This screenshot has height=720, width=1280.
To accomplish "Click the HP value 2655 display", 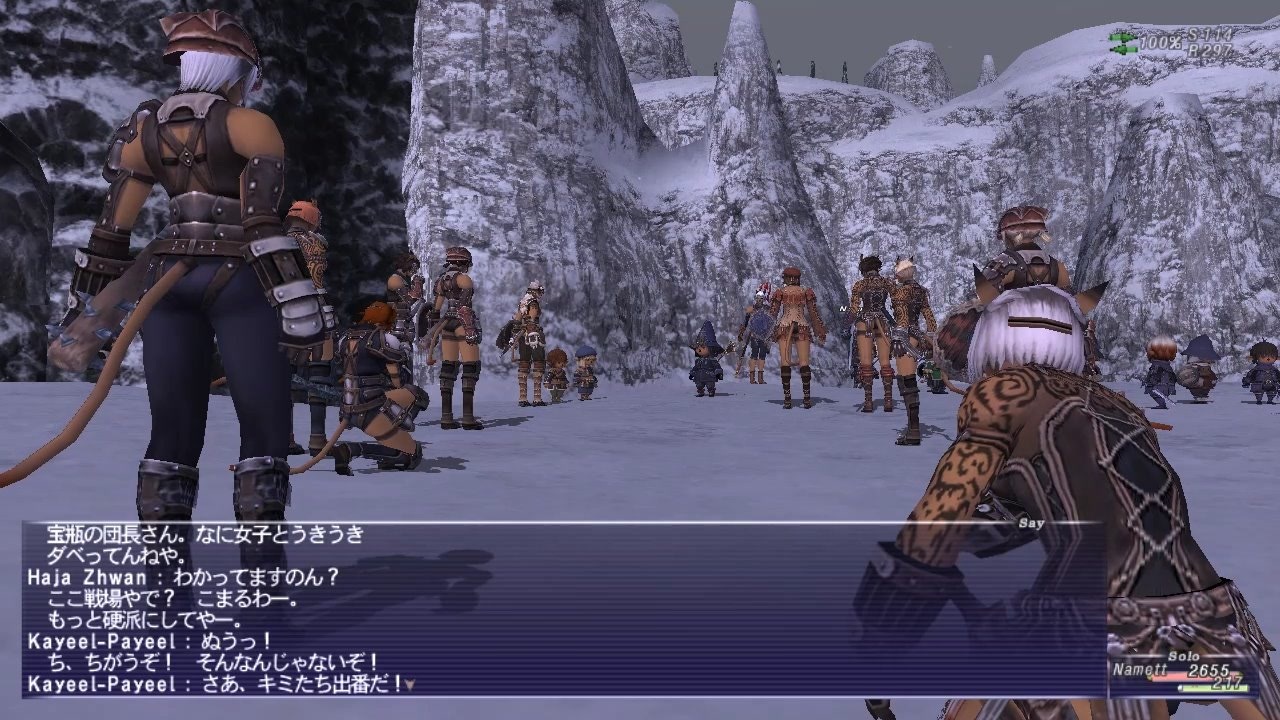I will (x=1209, y=670).
